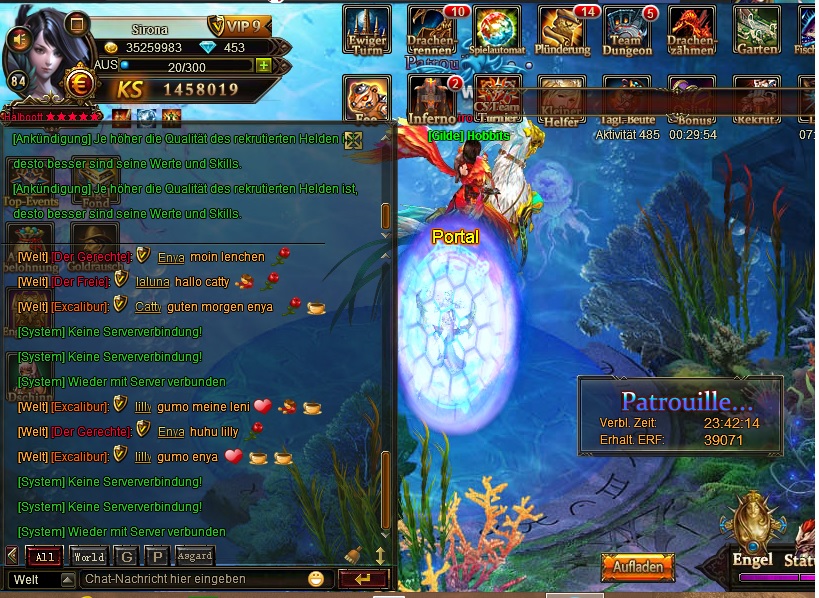Click the VIP 9 badge

point(238,26)
